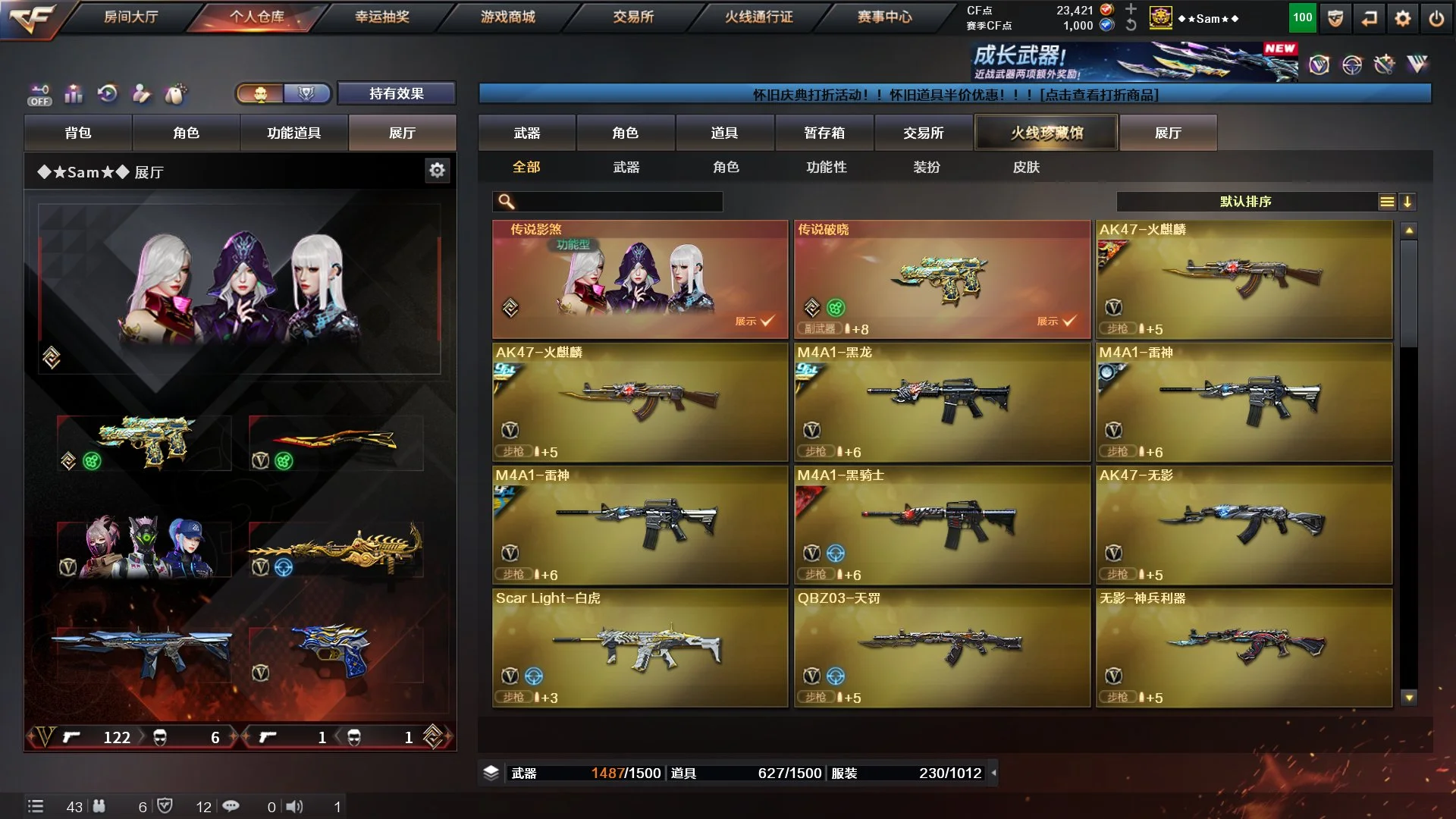Pick the Scar Light-白虎 weapon card
The width and height of the screenshot is (1456, 819).
[640, 648]
